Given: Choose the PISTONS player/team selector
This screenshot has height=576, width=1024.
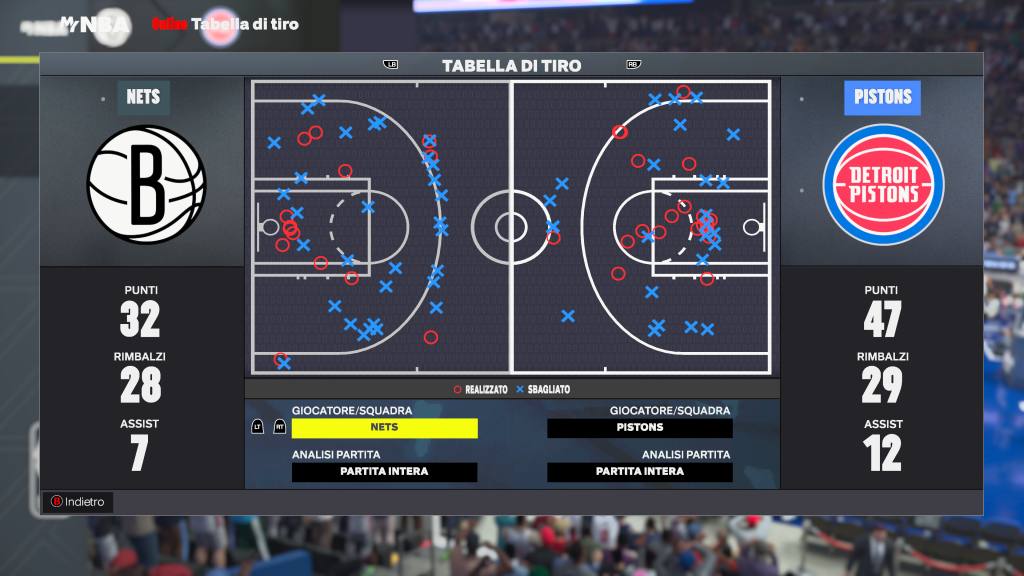Looking at the screenshot, I should click(640, 428).
